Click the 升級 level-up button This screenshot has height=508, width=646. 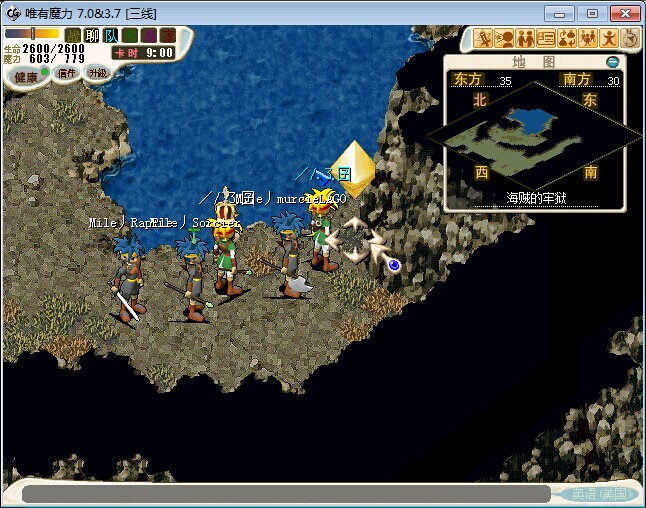click(x=97, y=73)
